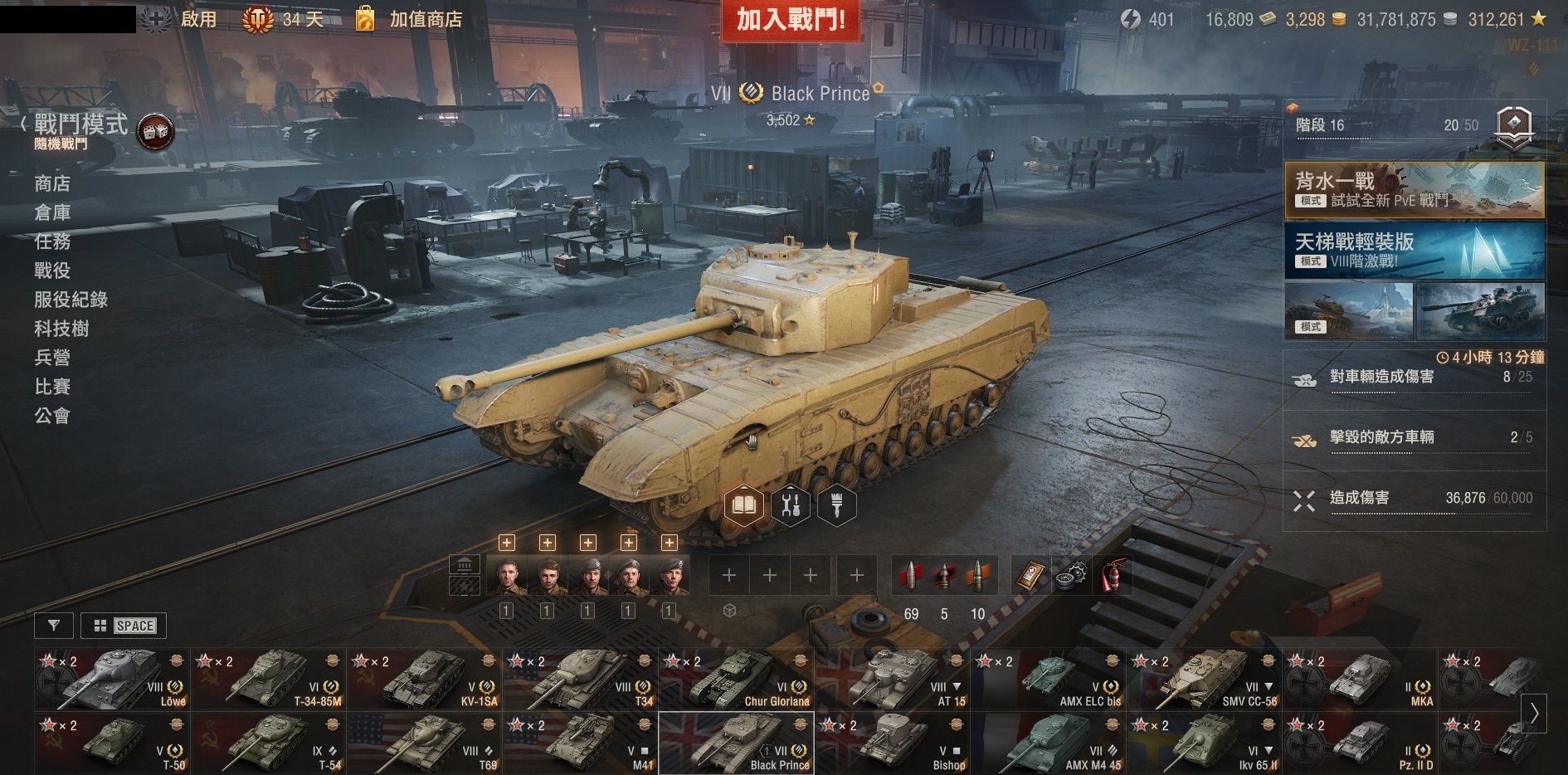Go to 任務 missions
This screenshot has width=1568, height=775.
[52, 241]
